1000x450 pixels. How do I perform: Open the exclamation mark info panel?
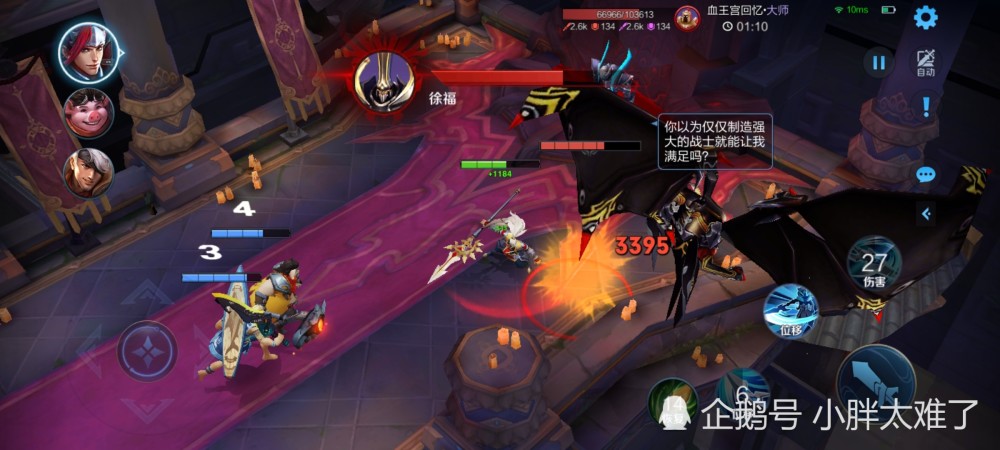click(x=926, y=106)
